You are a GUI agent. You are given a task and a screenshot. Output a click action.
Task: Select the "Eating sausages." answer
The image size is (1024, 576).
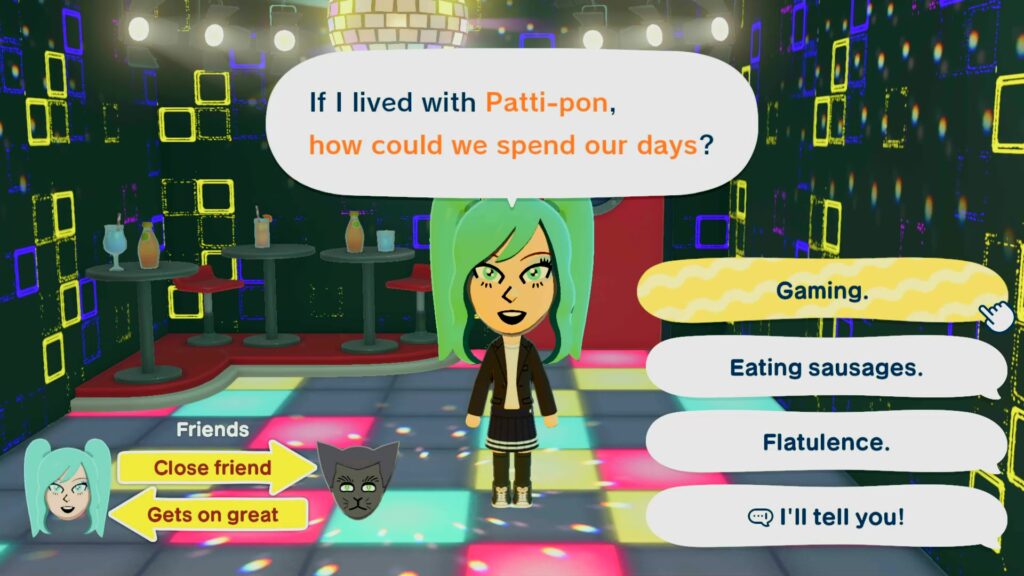tap(825, 367)
